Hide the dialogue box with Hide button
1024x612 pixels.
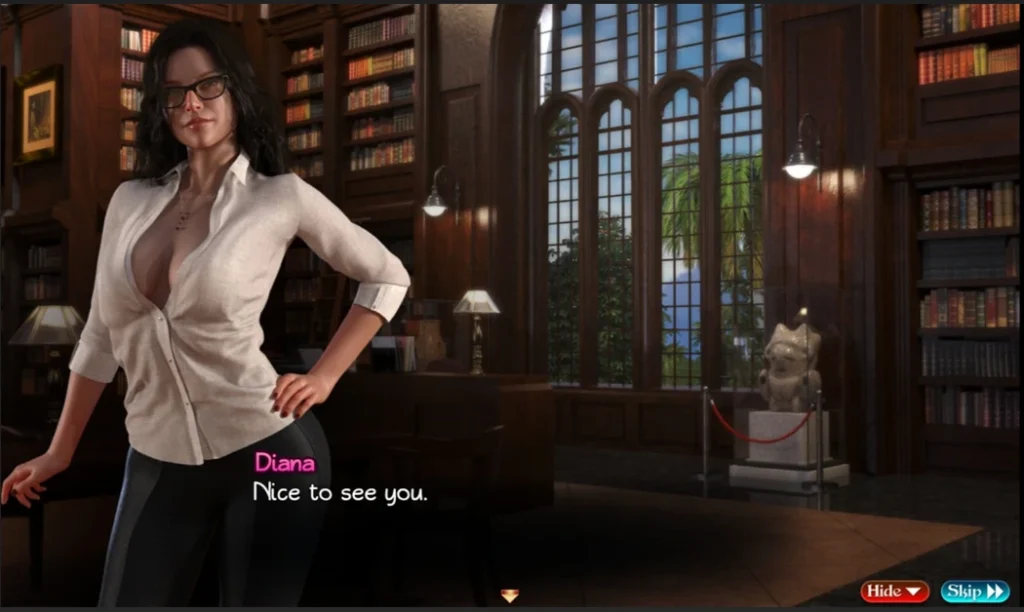tap(894, 591)
